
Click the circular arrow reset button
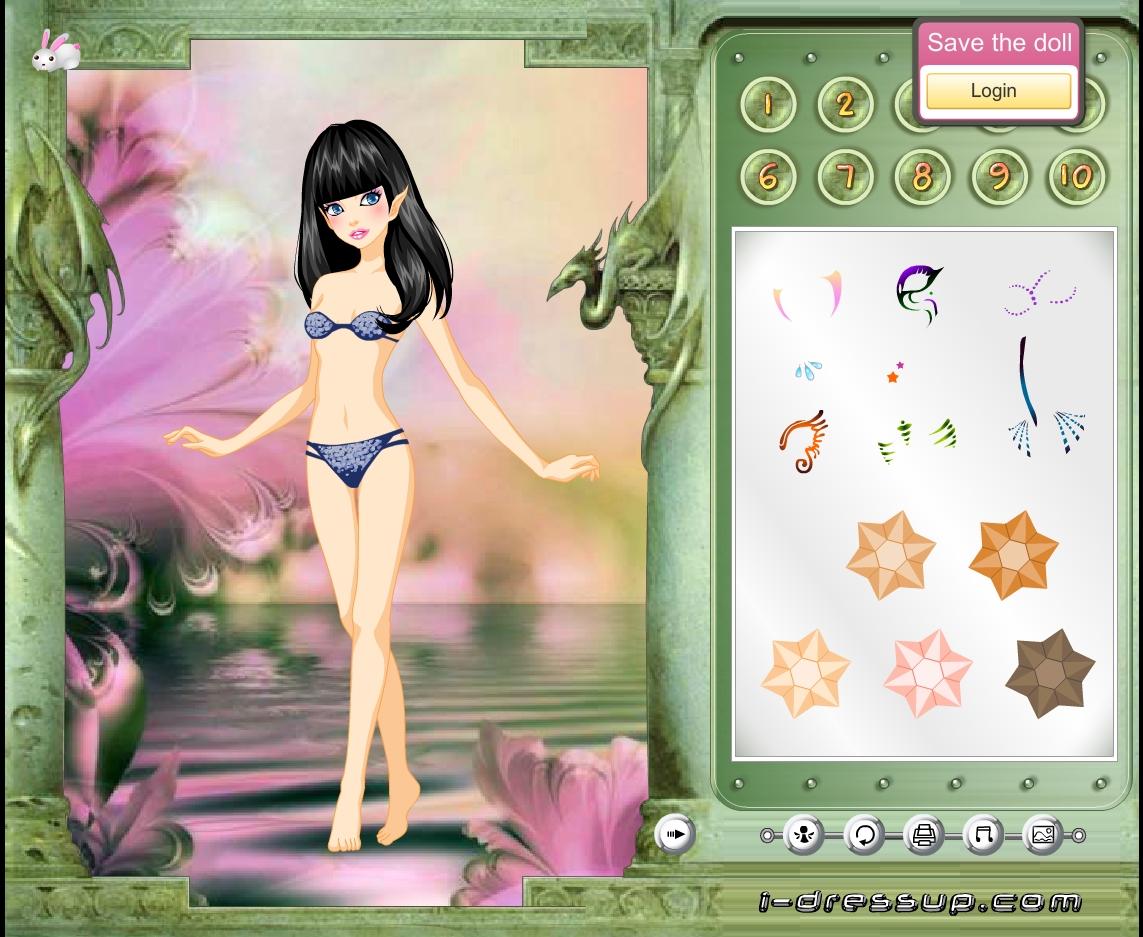(864, 835)
